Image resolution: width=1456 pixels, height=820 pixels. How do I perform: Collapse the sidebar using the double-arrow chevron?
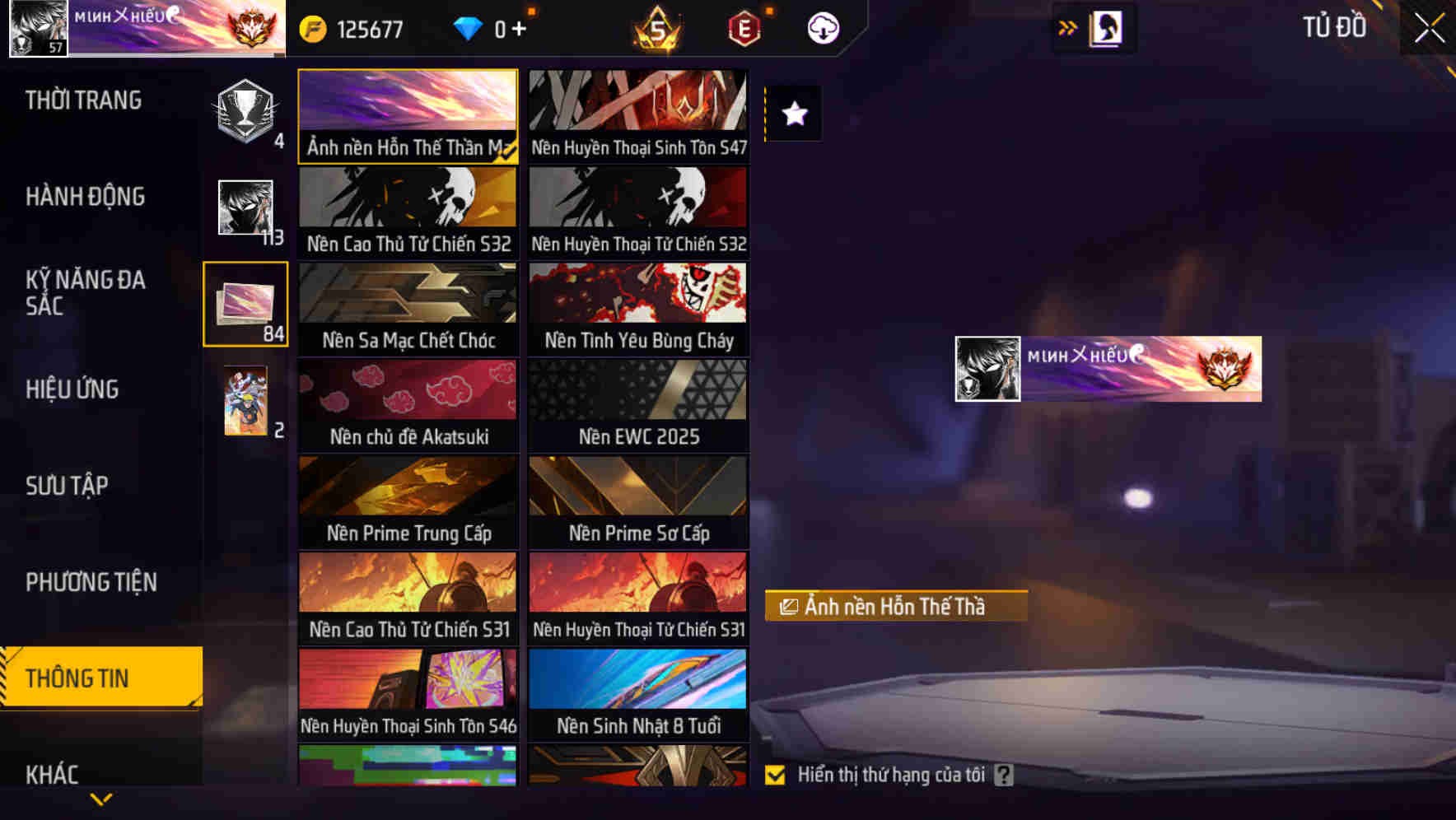pos(1068,27)
